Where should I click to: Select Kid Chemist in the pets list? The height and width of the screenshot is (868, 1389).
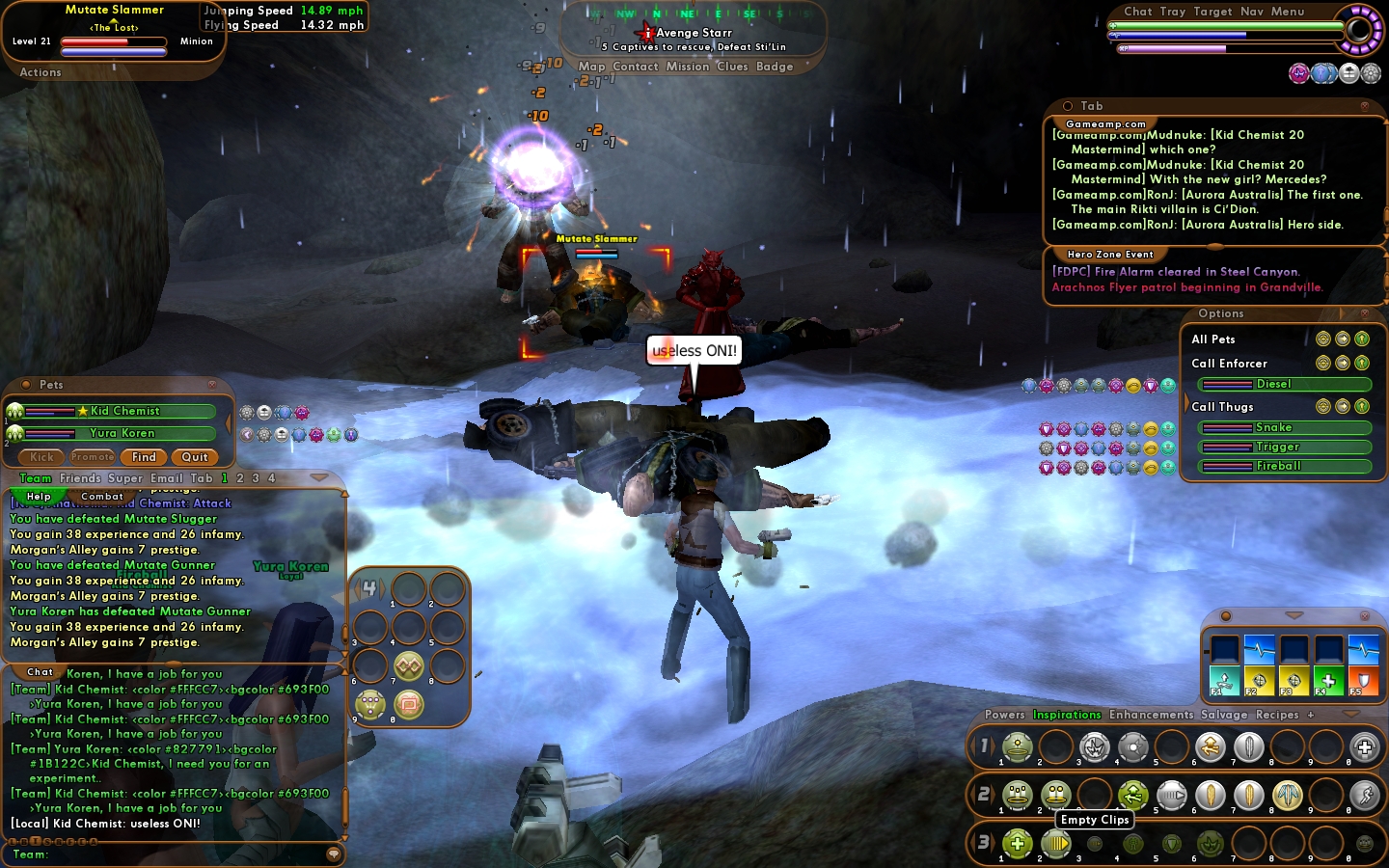click(124, 411)
